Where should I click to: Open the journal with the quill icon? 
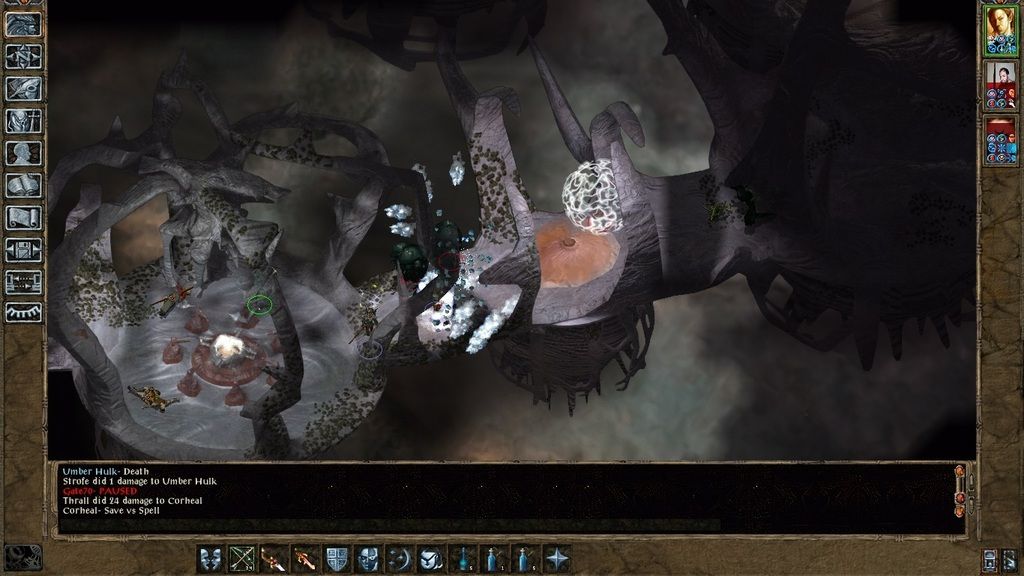tap(23, 89)
